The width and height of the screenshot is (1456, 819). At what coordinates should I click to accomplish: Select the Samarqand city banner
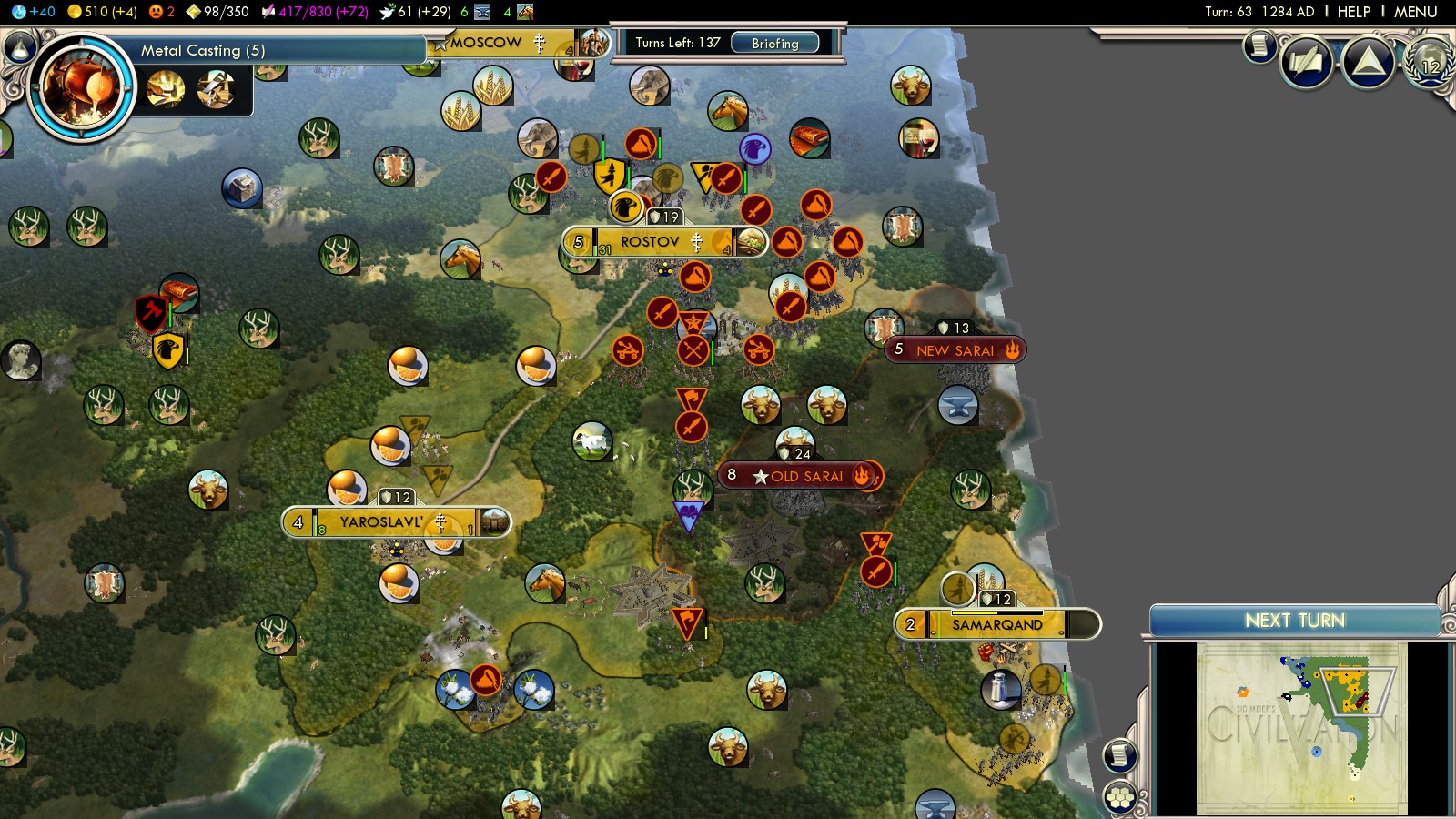(x=997, y=625)
